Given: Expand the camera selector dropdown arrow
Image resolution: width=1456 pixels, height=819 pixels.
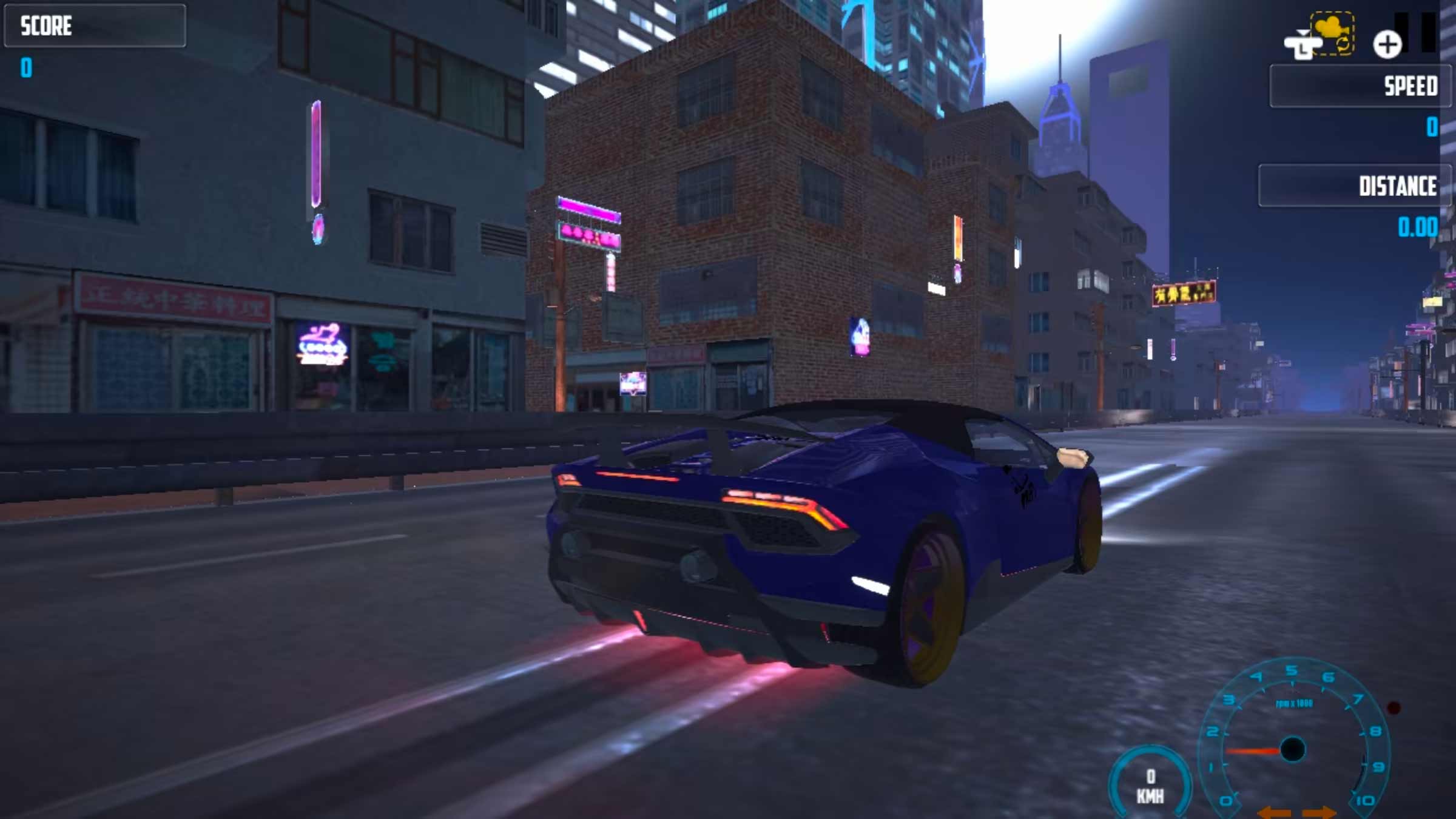Looking at the screenshot, I should (1303, 32).
